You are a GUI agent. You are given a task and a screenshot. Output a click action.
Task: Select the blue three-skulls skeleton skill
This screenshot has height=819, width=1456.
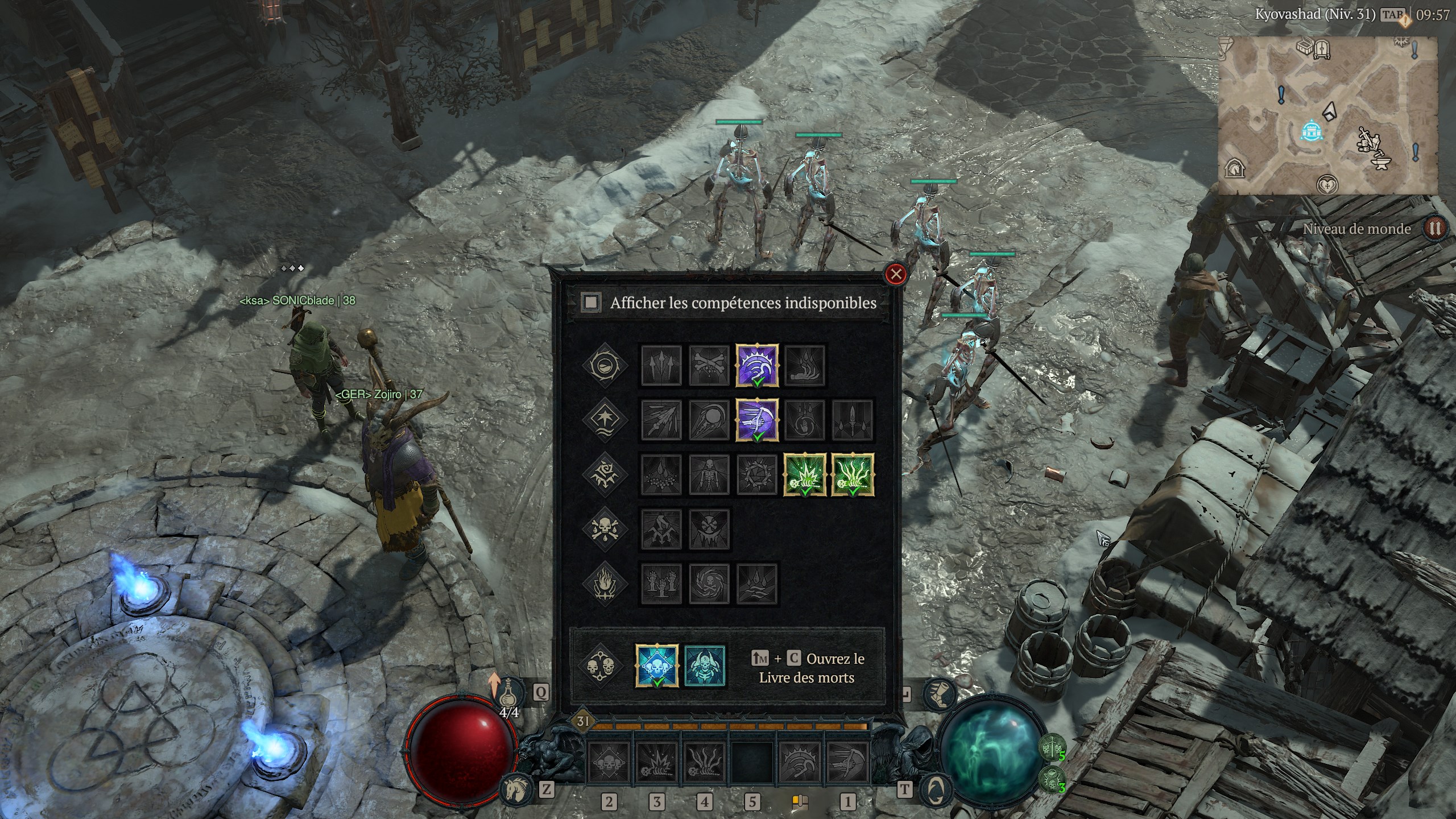click(x=657, y=665)
